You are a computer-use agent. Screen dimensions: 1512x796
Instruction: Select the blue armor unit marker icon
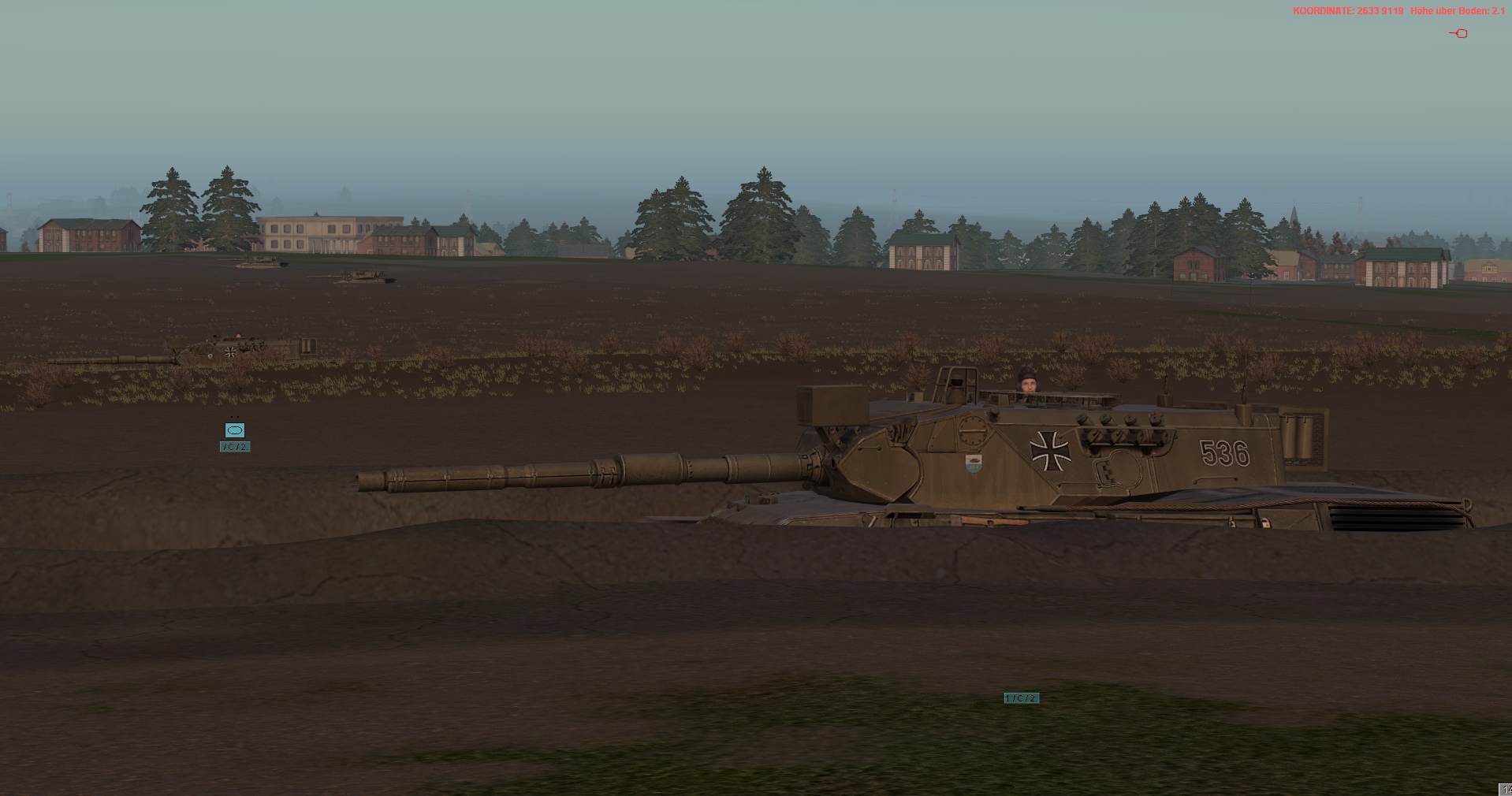pyautogui.click(x=235, y=430)
